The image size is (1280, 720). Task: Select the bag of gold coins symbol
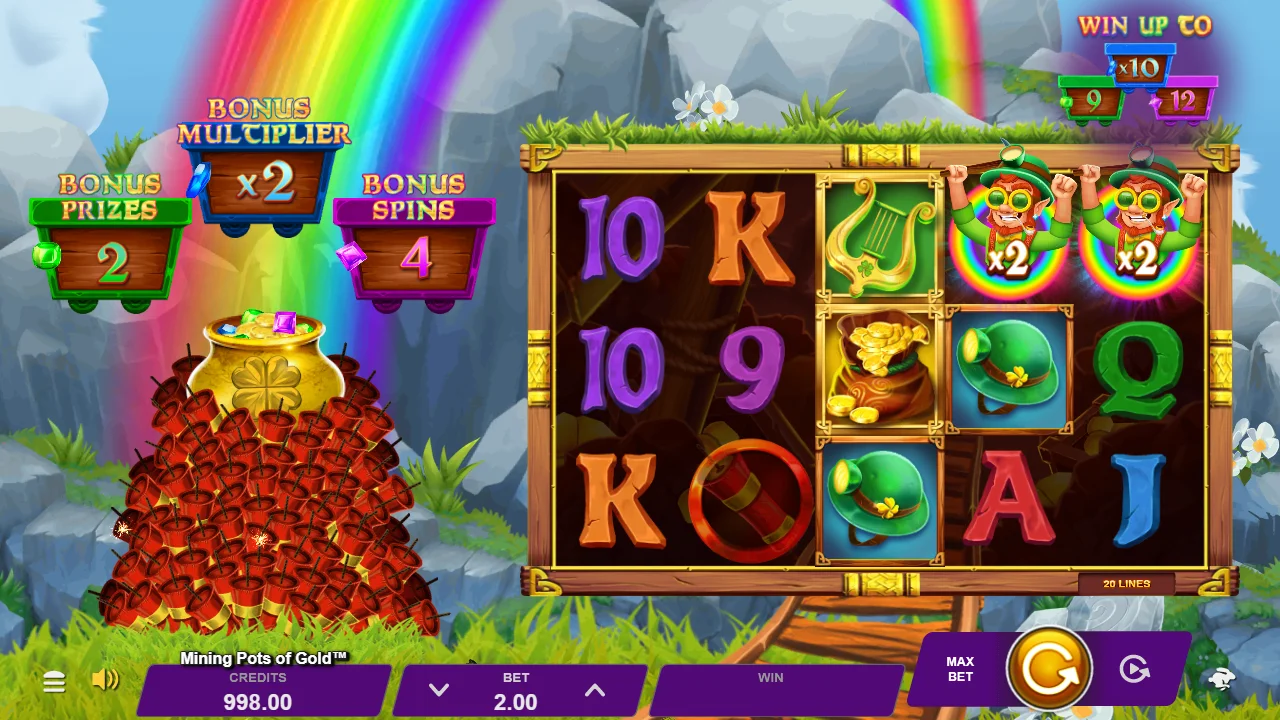[x=880, y=368]
